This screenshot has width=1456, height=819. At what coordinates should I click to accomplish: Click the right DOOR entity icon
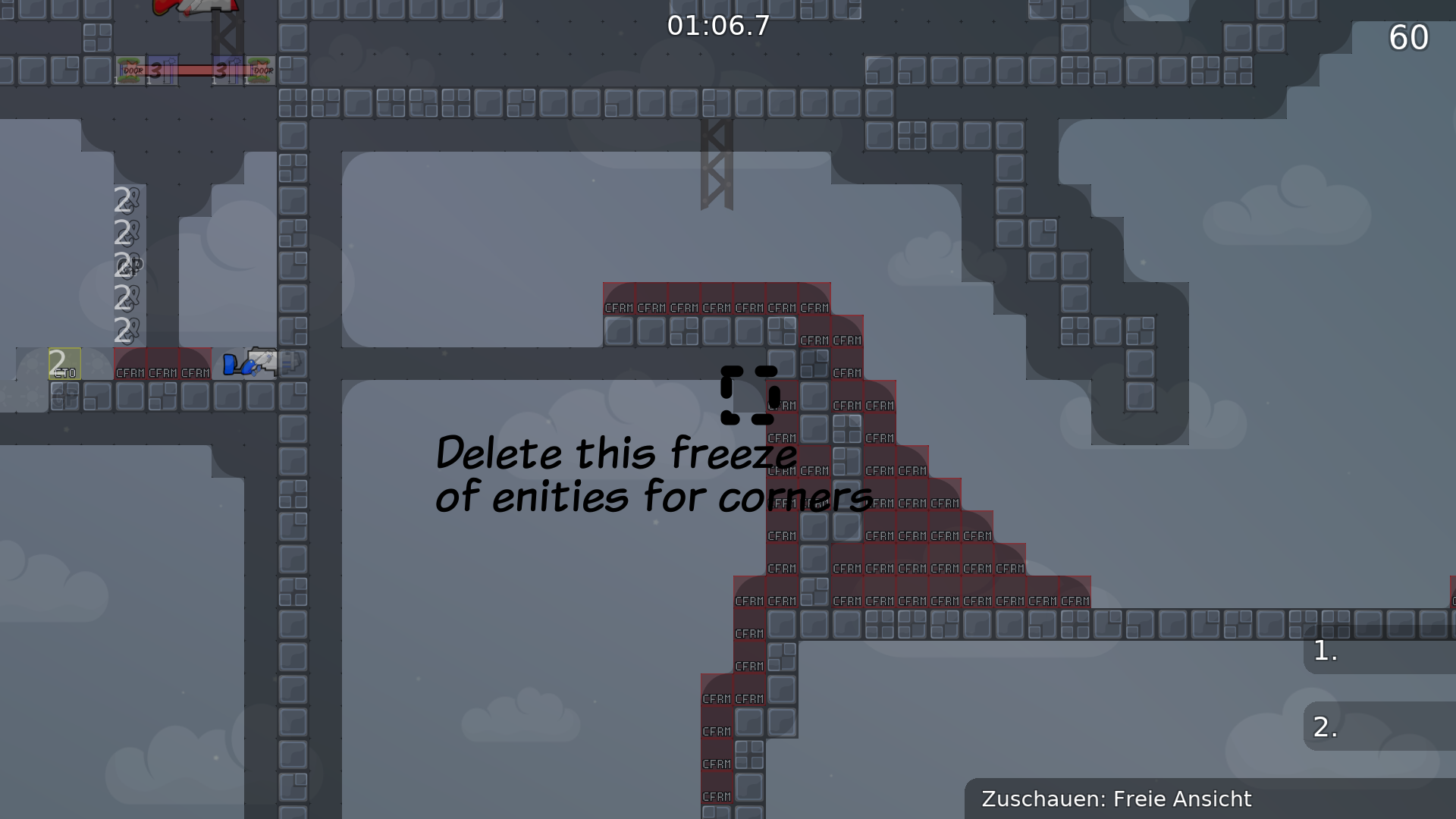260,70
